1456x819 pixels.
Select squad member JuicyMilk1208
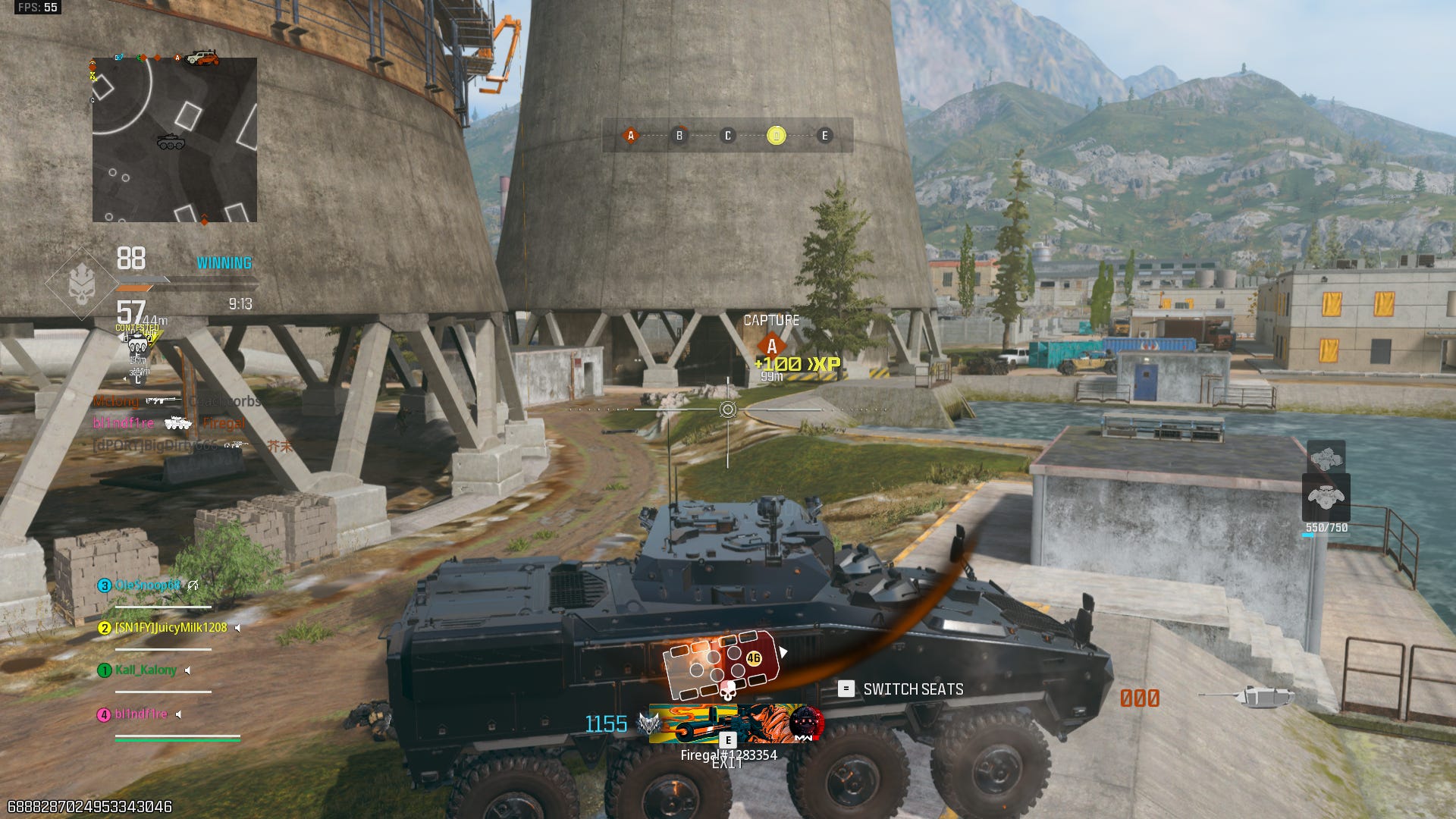pyautogui.click(x=170, y=628)
